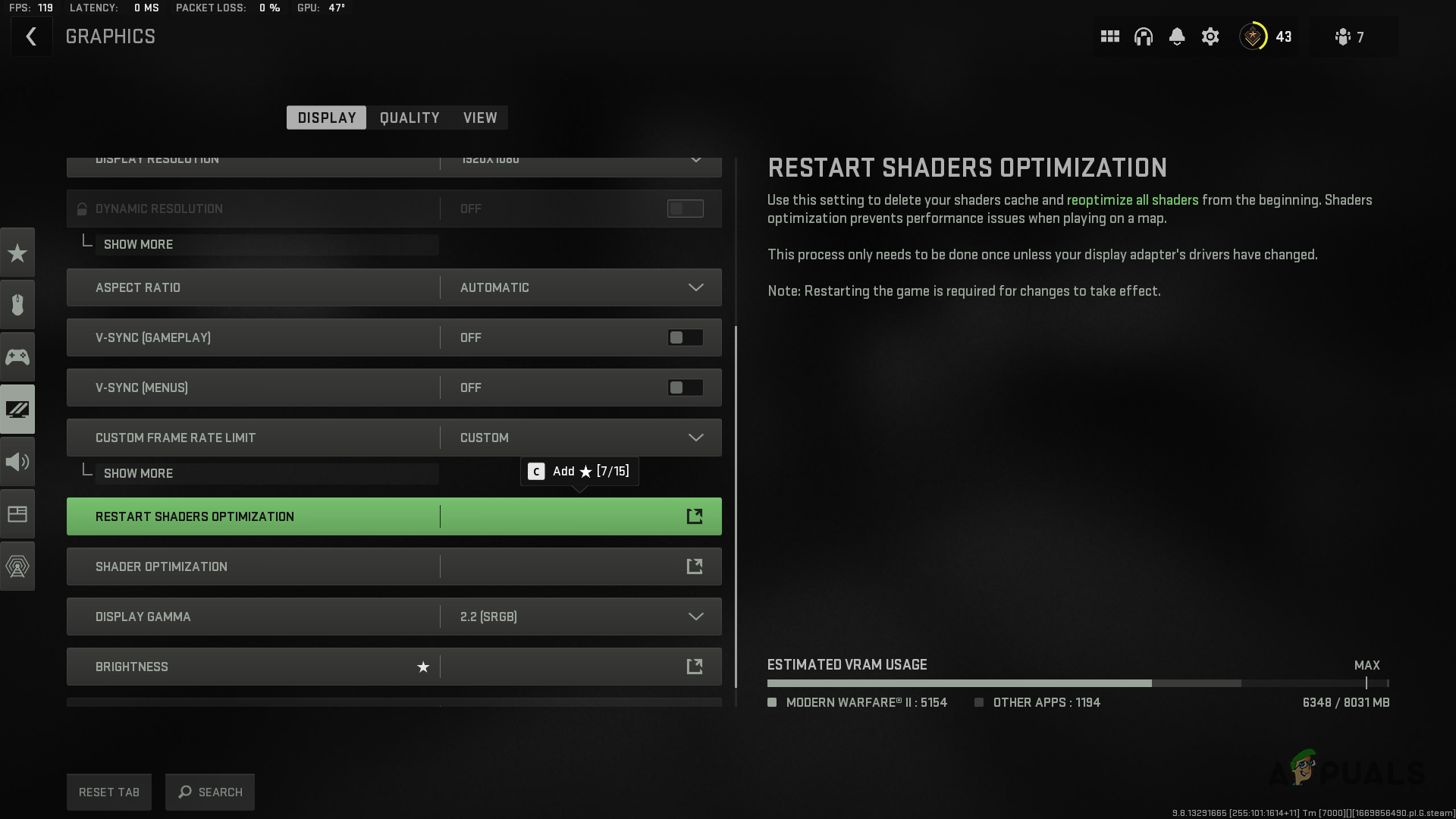Open Audio settings via the speaker icon

(17, 461)
